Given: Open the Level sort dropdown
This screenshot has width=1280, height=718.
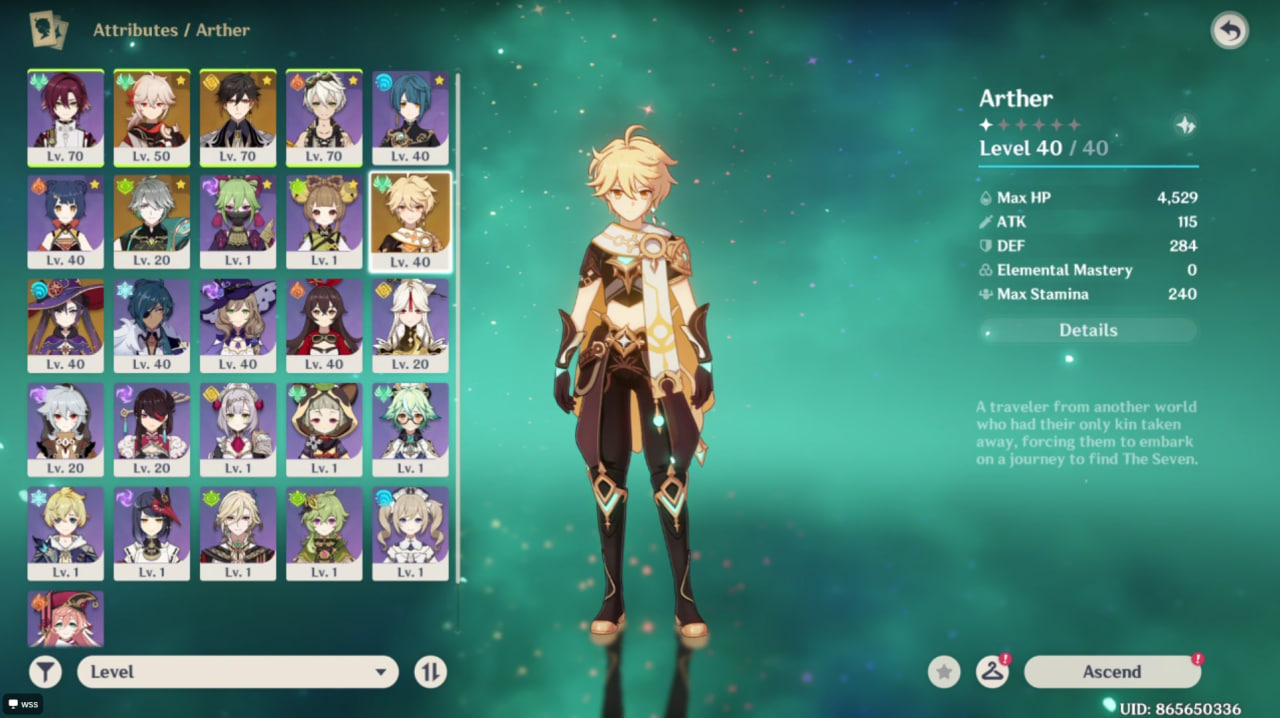Looking at the screenshot, I should [238, 672].
